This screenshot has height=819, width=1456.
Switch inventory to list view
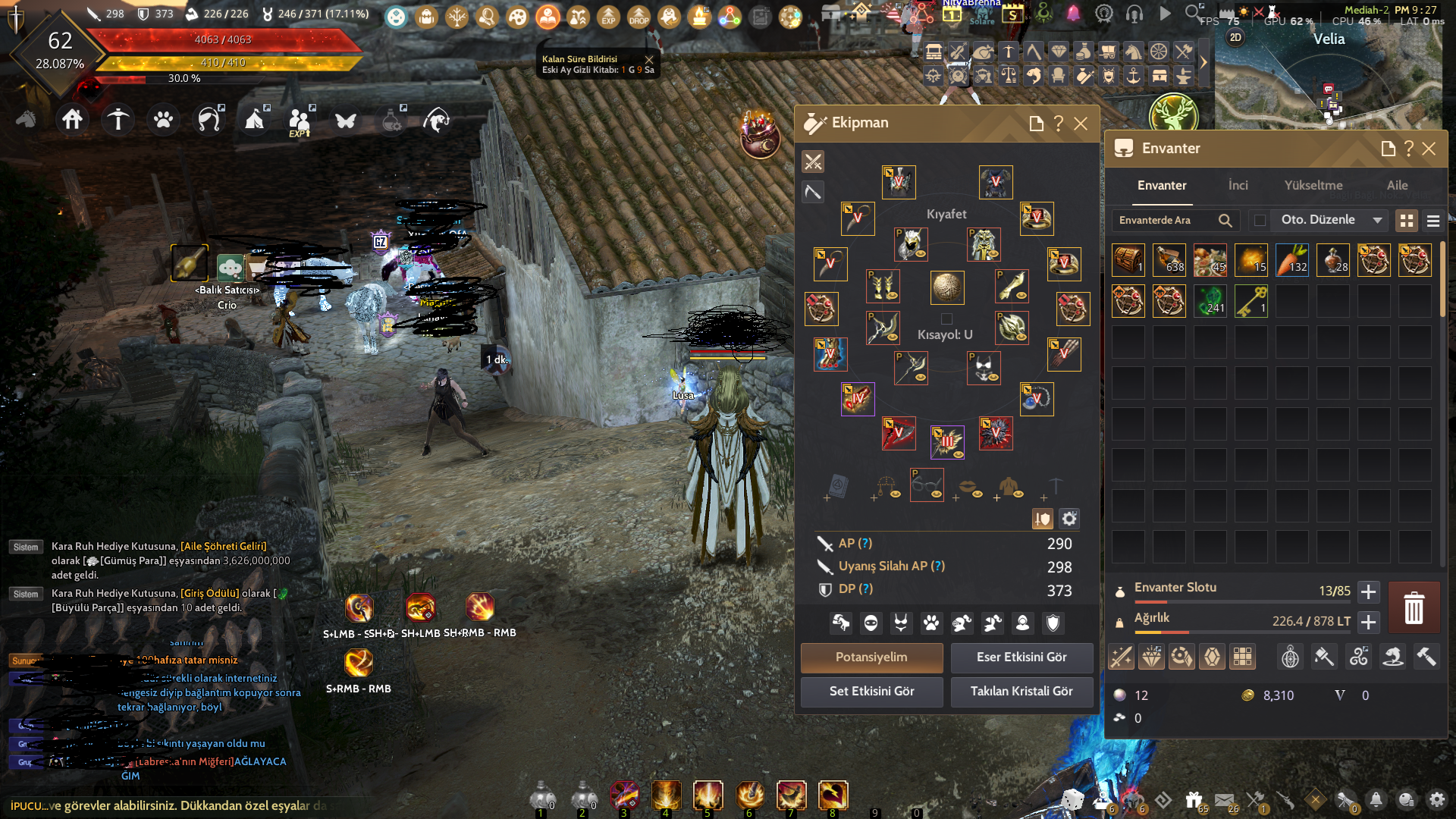(1432, 221)
